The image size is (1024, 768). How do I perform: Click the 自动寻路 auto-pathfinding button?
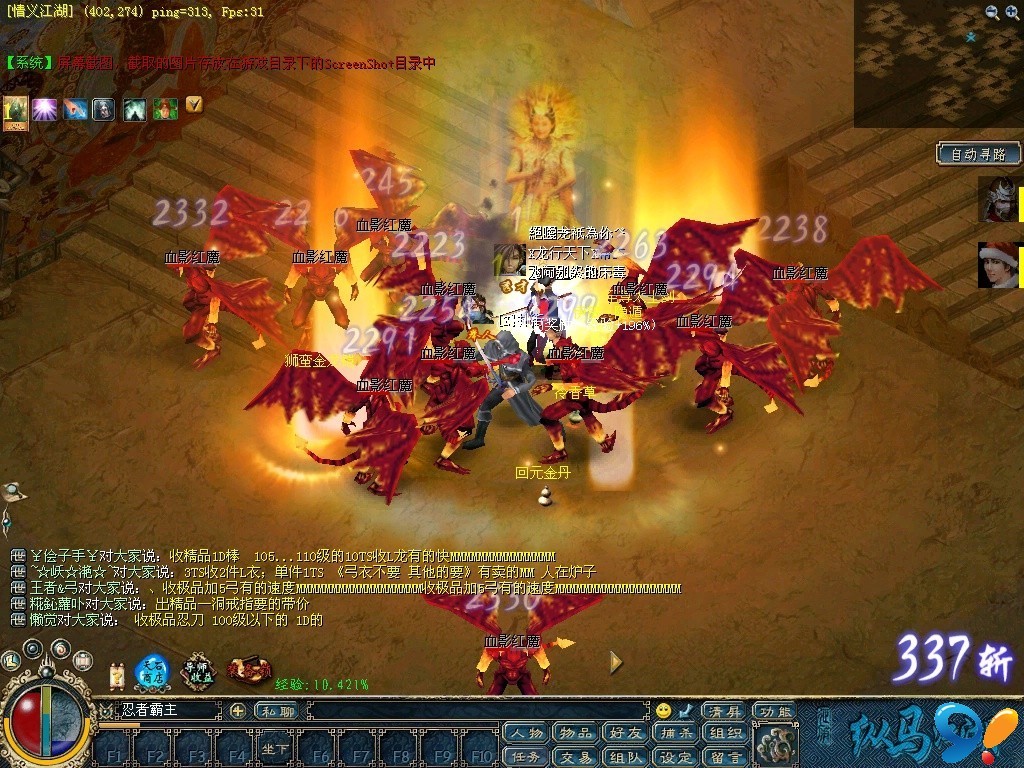coord(979,154)
